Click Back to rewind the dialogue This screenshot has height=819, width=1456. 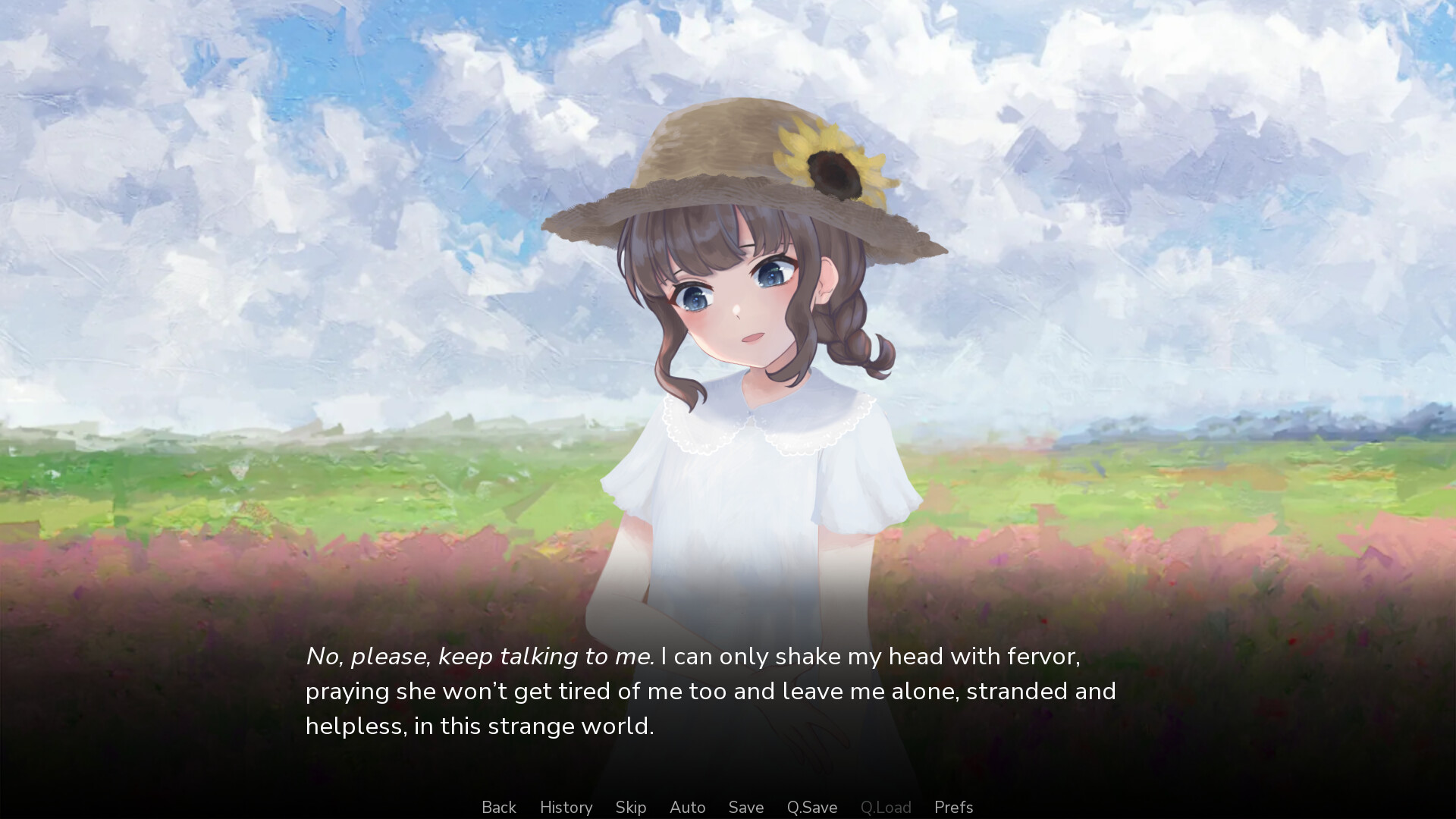[x=498, y=807]
